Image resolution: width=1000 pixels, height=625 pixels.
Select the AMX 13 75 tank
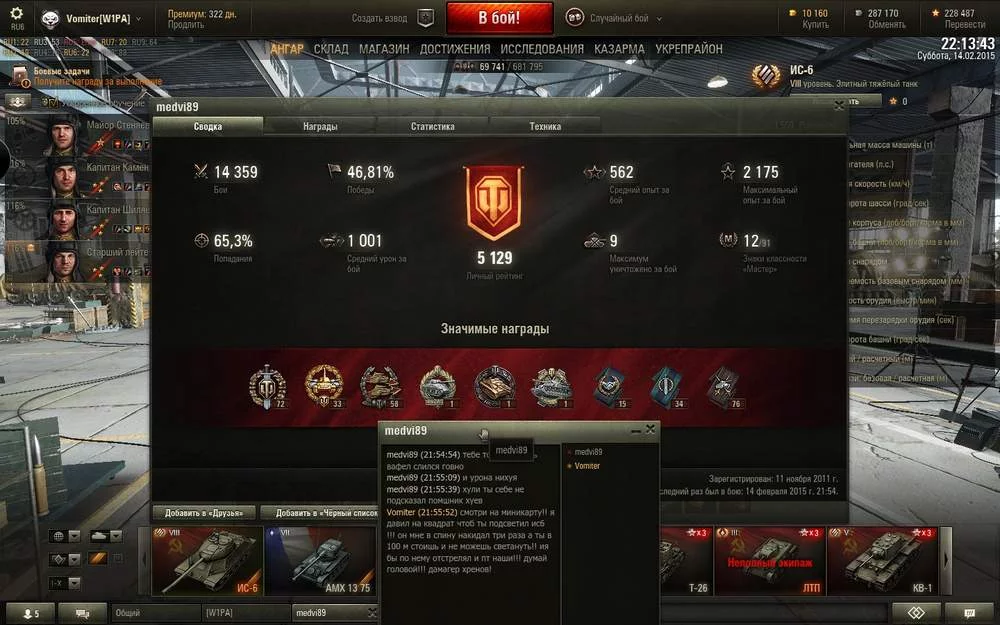[x=320, y=562]
